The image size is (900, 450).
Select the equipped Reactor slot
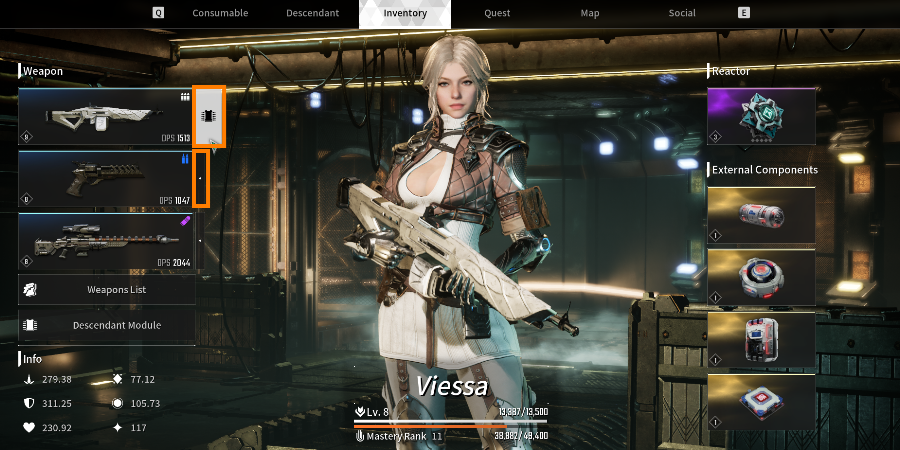pyautogui.click(x=761, y=117)
